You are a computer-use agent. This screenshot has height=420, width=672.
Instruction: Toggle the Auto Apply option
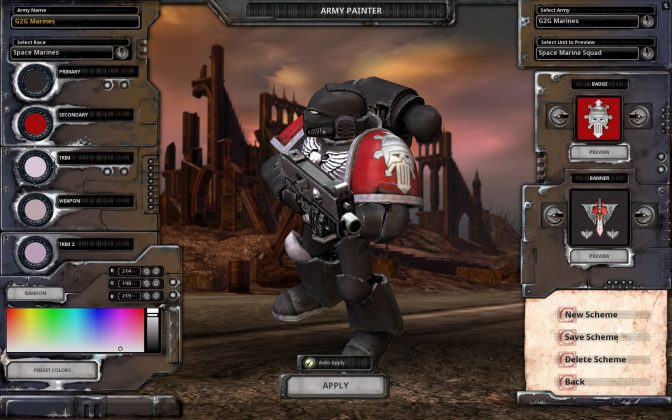pos(310,362)
